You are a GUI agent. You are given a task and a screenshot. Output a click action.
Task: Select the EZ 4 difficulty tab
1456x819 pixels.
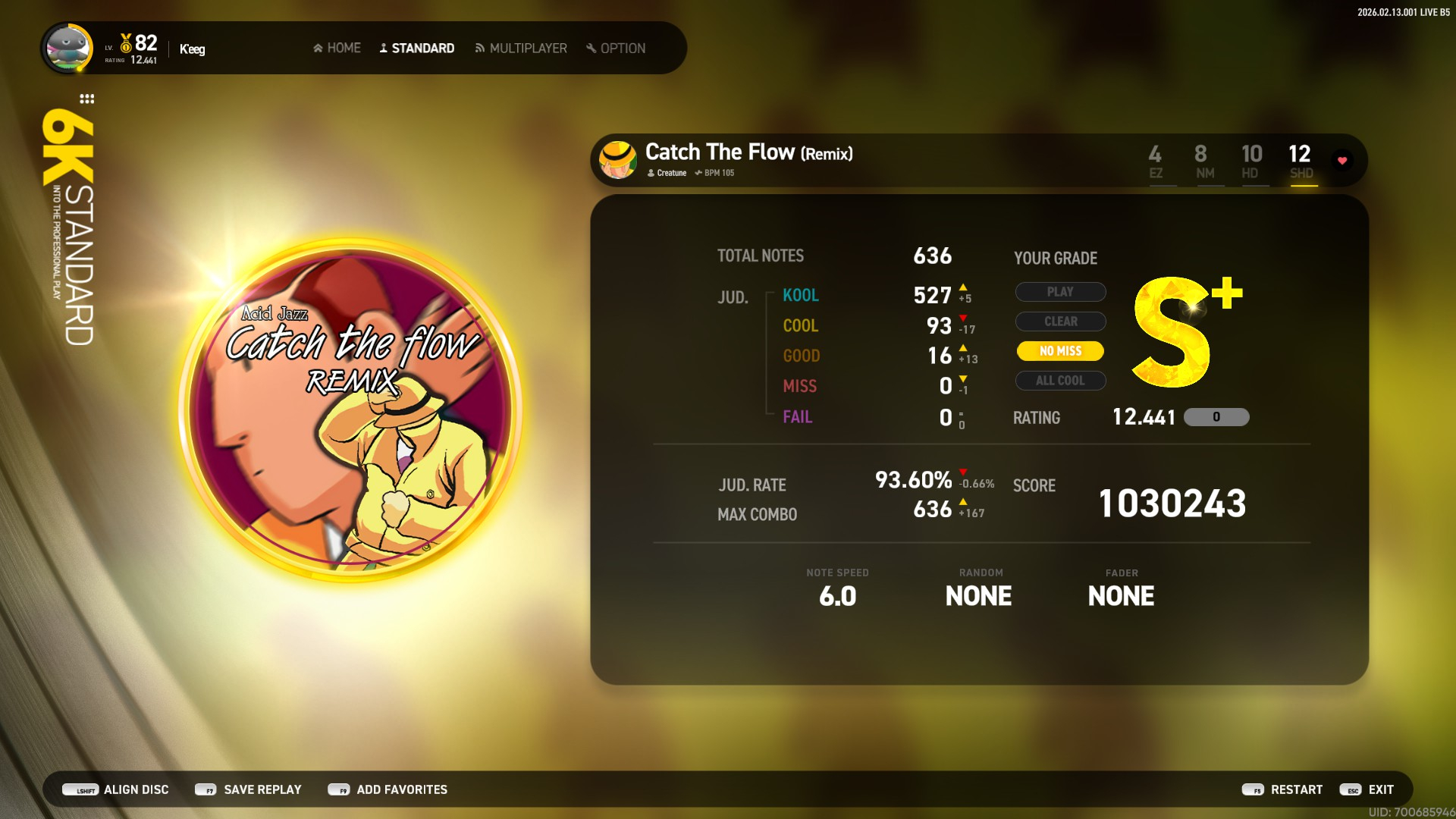click(x=1155, y=162)
